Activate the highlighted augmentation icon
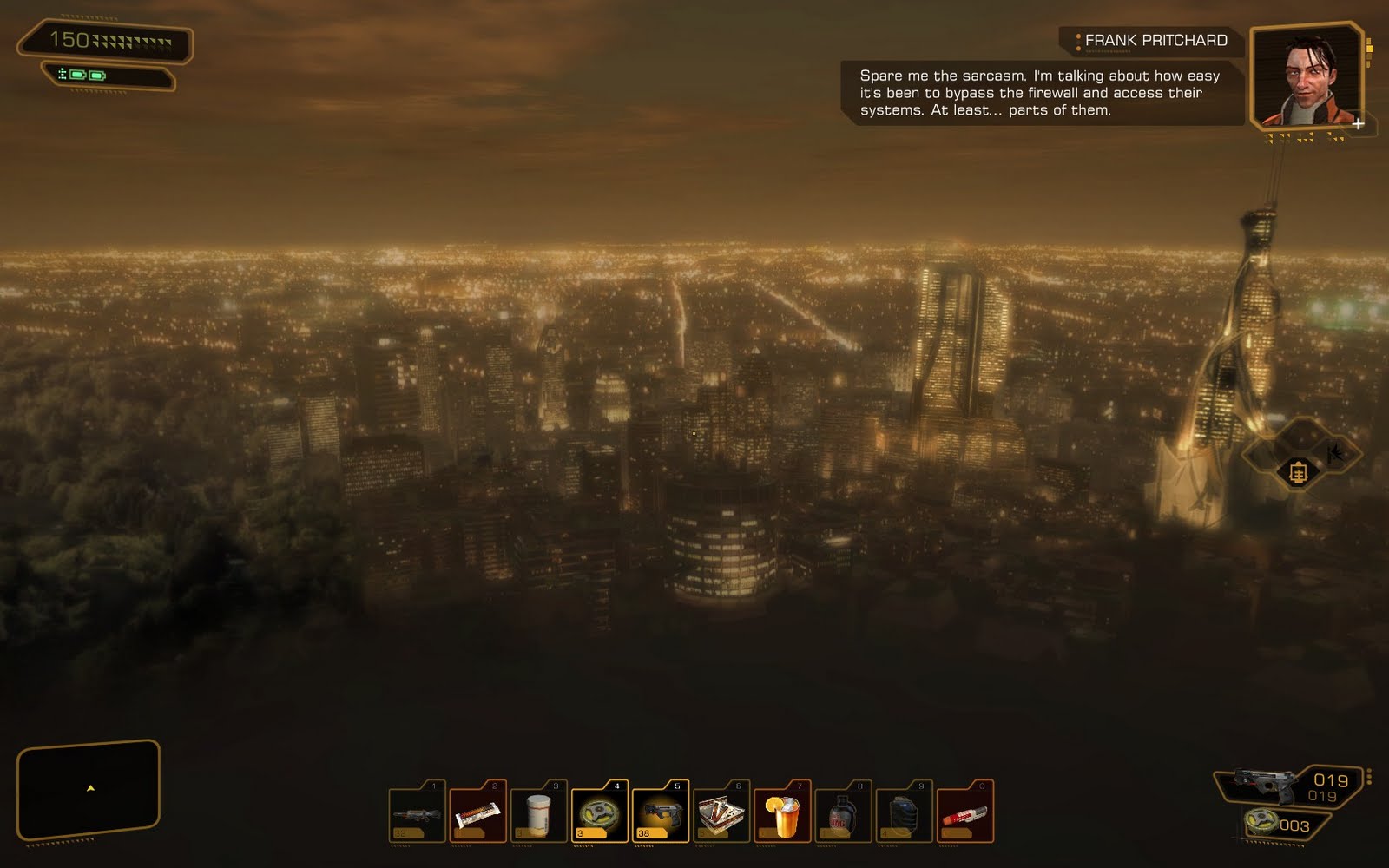1389x868 pixels. tap(1298, 473)
